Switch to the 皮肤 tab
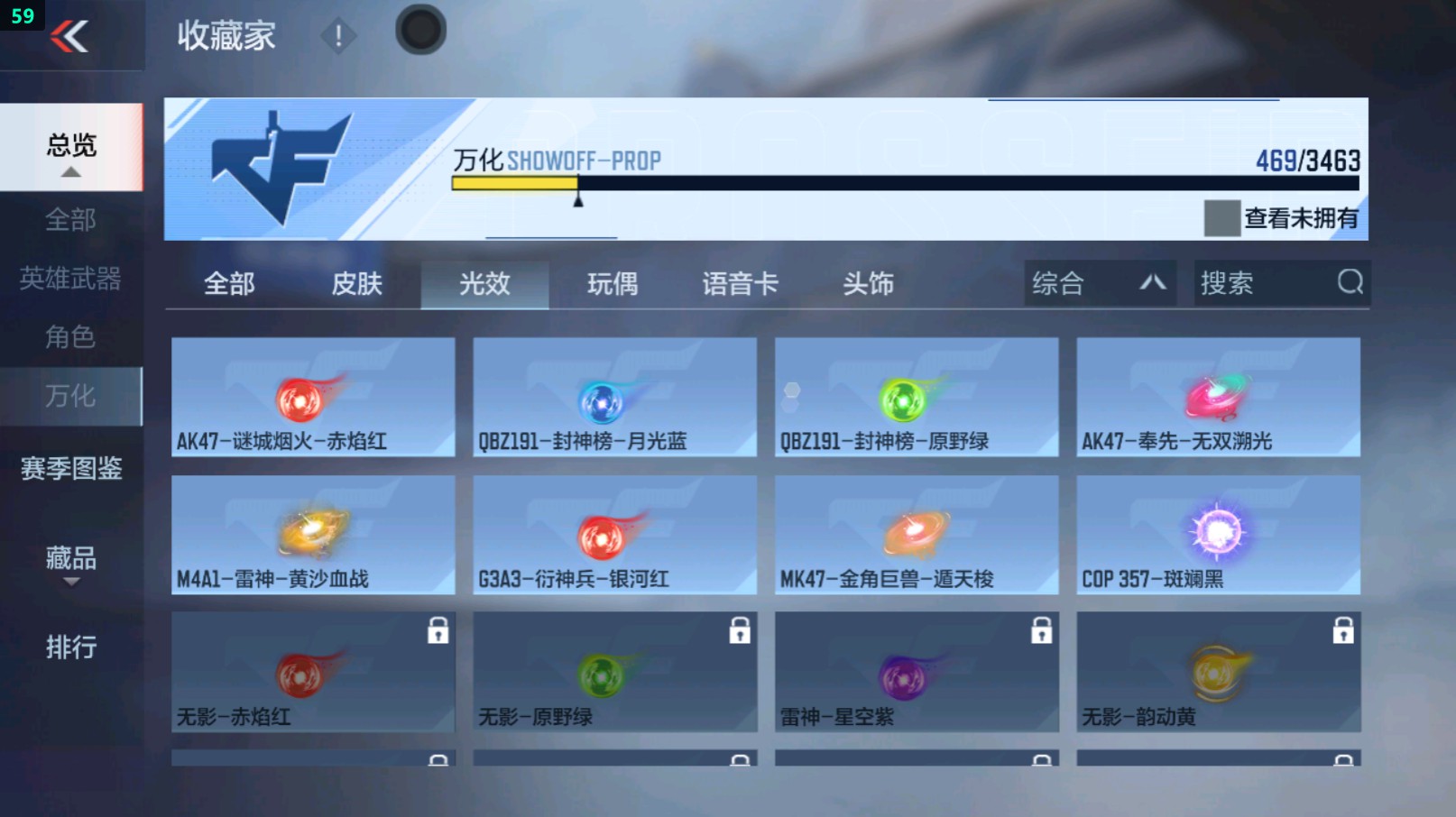This screenshot has width=1456, height=817. click(357, 283)
